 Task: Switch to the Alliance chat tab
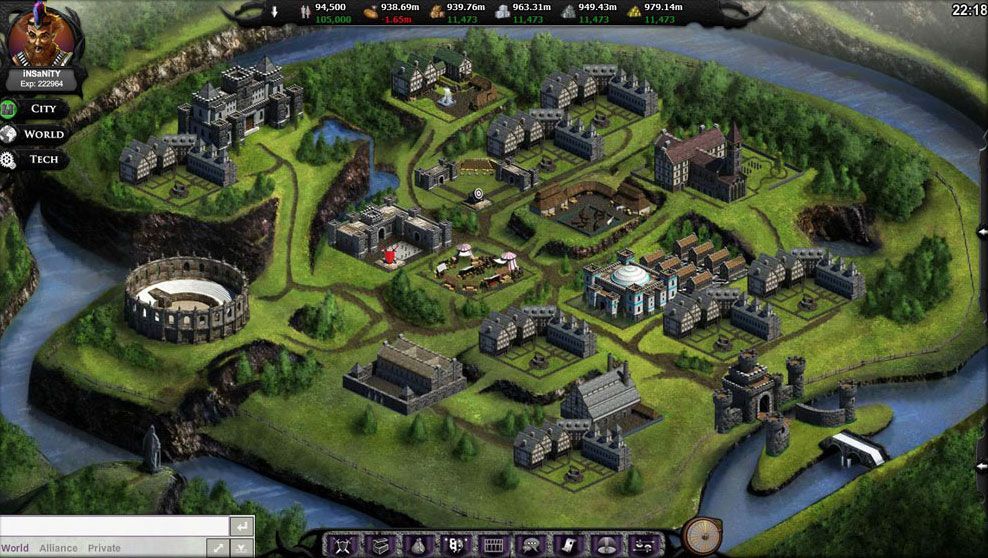pyautogui.click(x=58, y=548)
